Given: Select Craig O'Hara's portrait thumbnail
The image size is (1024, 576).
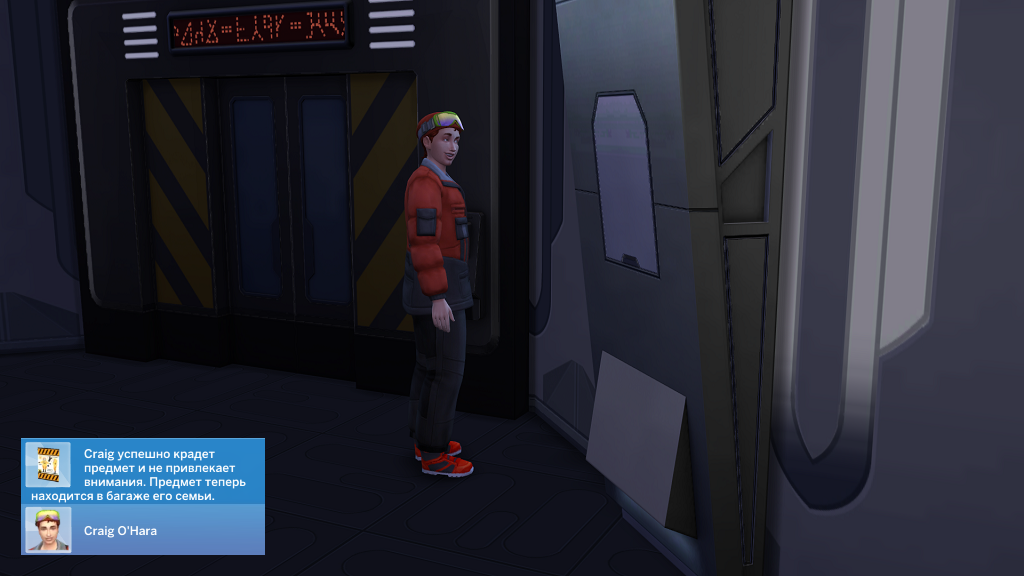Looking at the screenshot, I should pyautogui.click(x=48, y=530).
